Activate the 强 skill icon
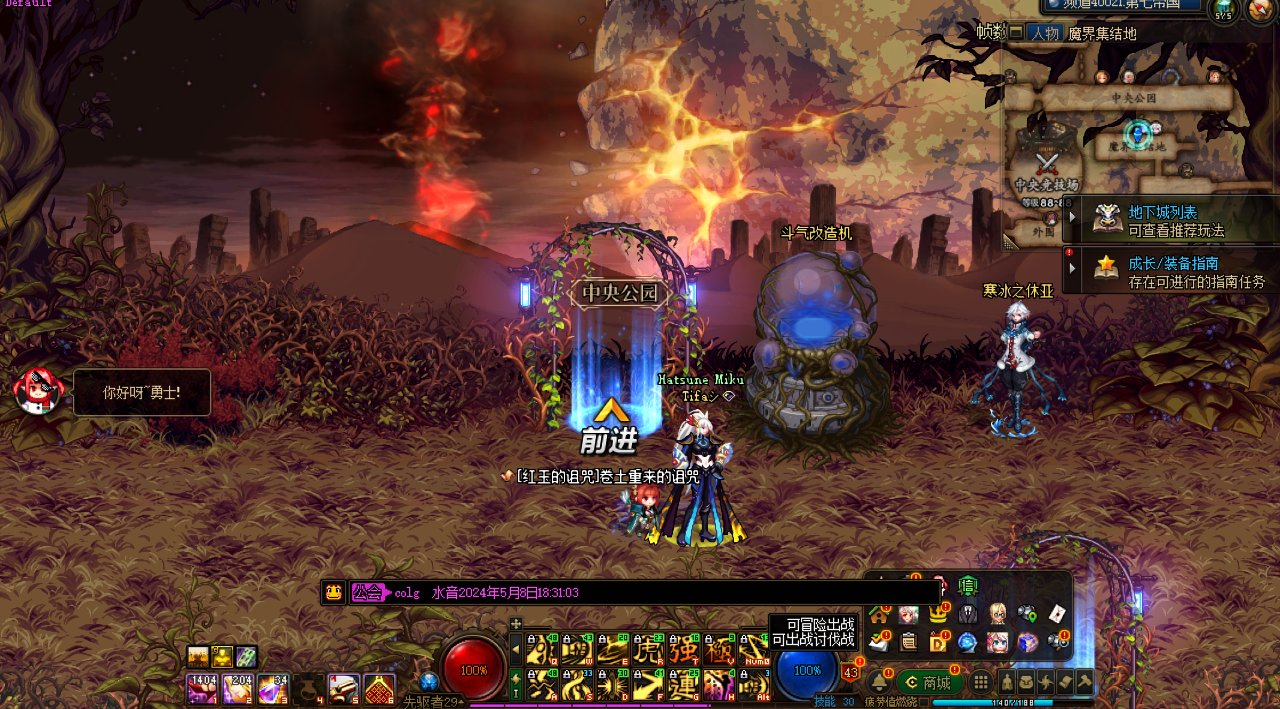Viewport: 1280px width, 709px height. pyautogui.click(x=684, y=648)
